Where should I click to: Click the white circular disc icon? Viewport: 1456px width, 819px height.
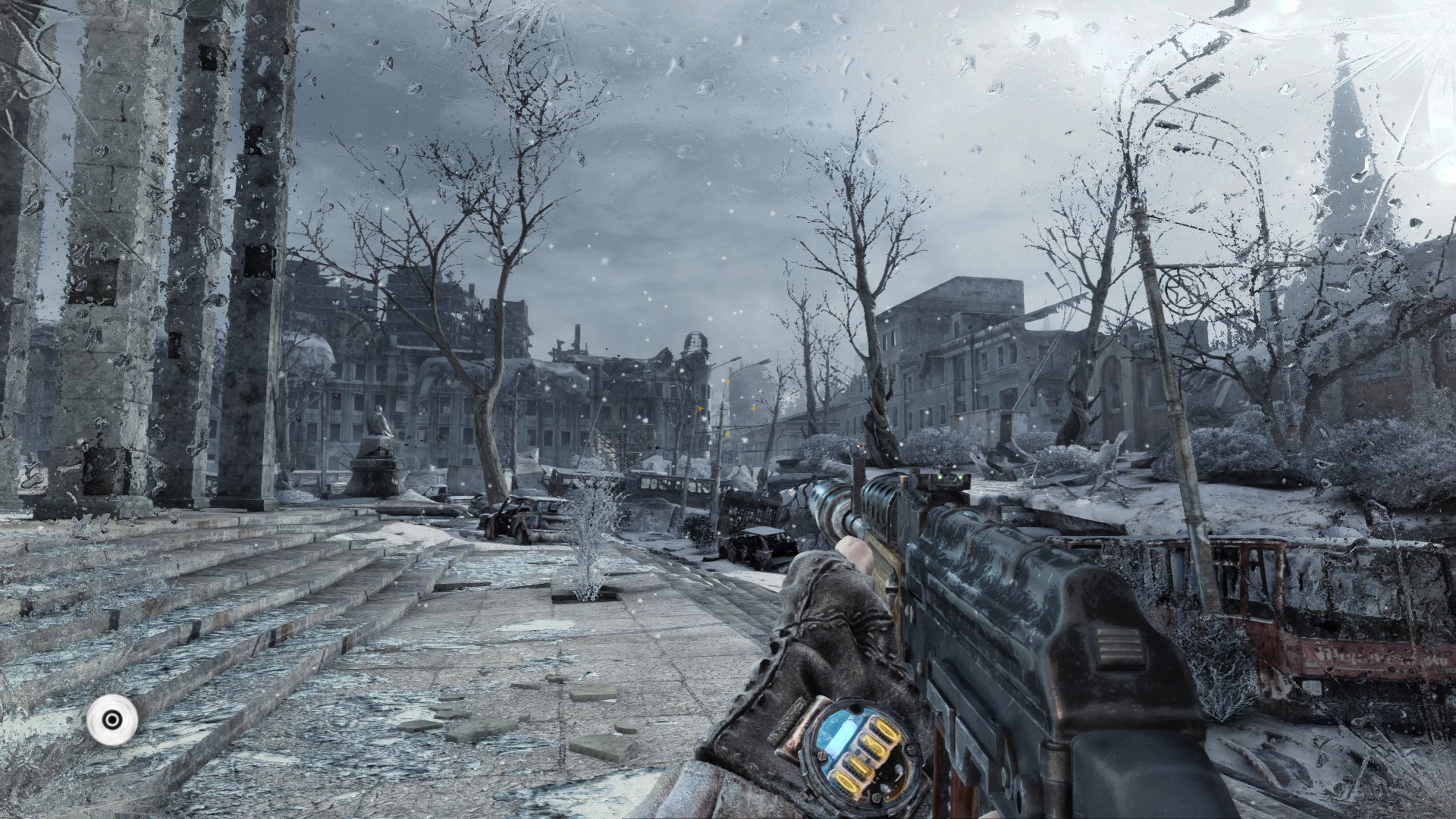click(112, 720)
